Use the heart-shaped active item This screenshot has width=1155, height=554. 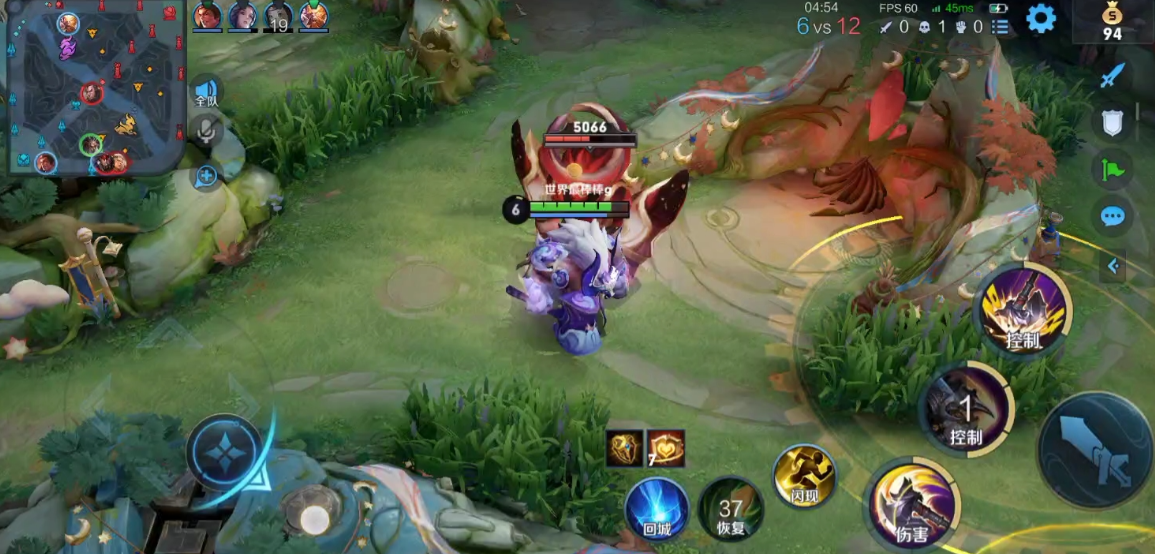pos(666,449)
